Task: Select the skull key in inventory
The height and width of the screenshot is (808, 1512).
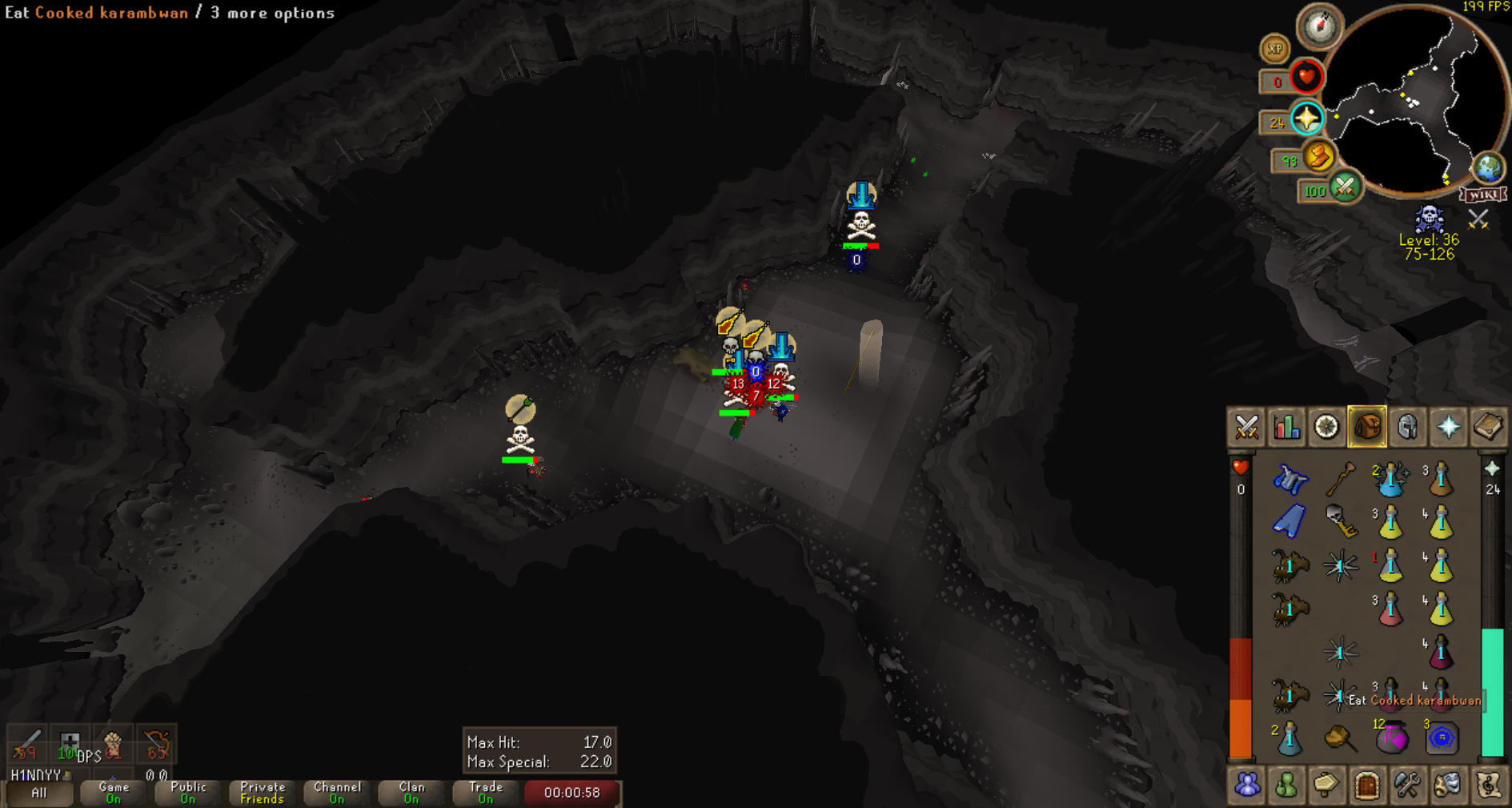Action: click(1339, 522)
